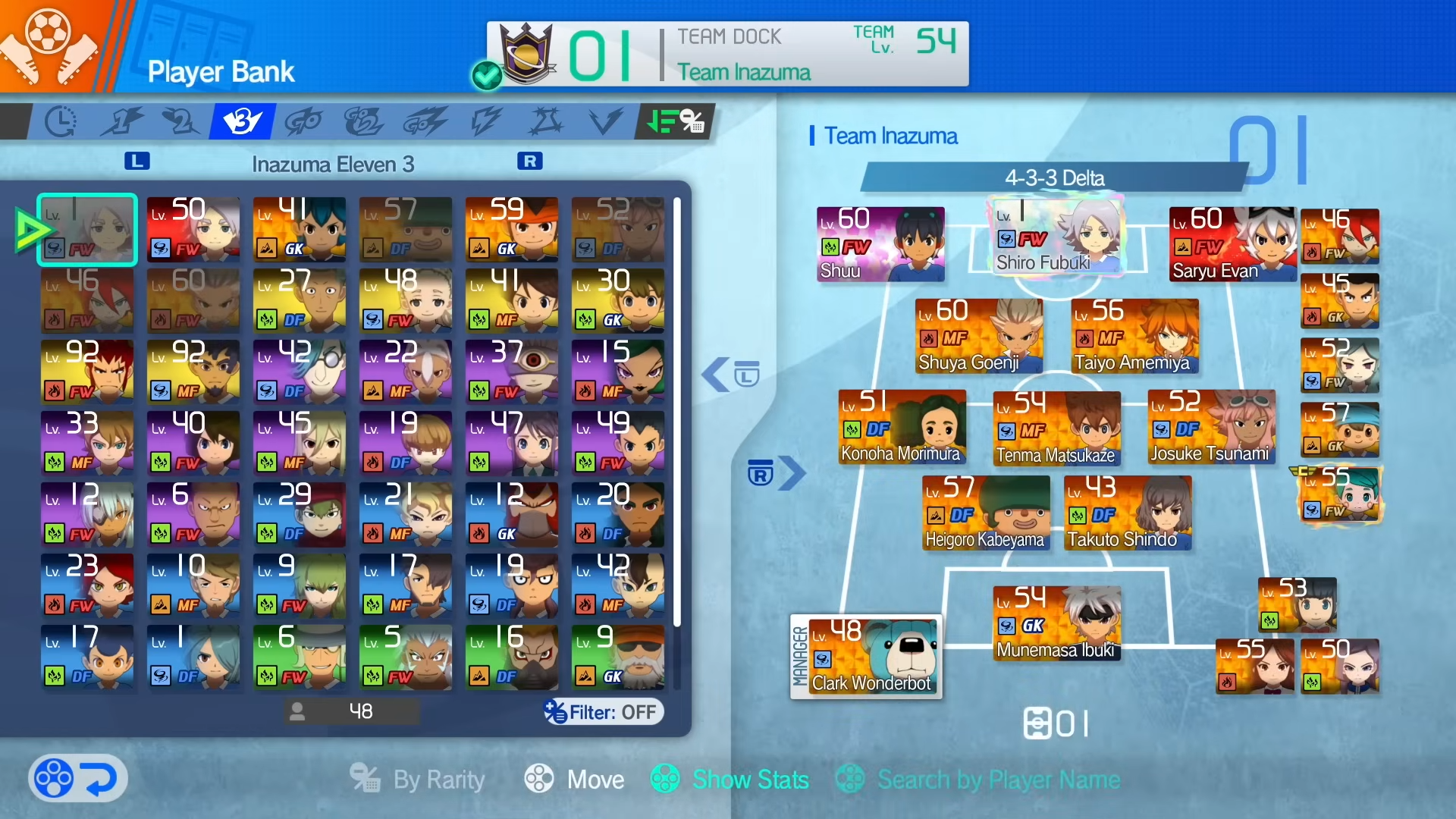This screenshot has width=1456, height=819.
Task: Select manager Clark Wonderbot
Action: 866,656
